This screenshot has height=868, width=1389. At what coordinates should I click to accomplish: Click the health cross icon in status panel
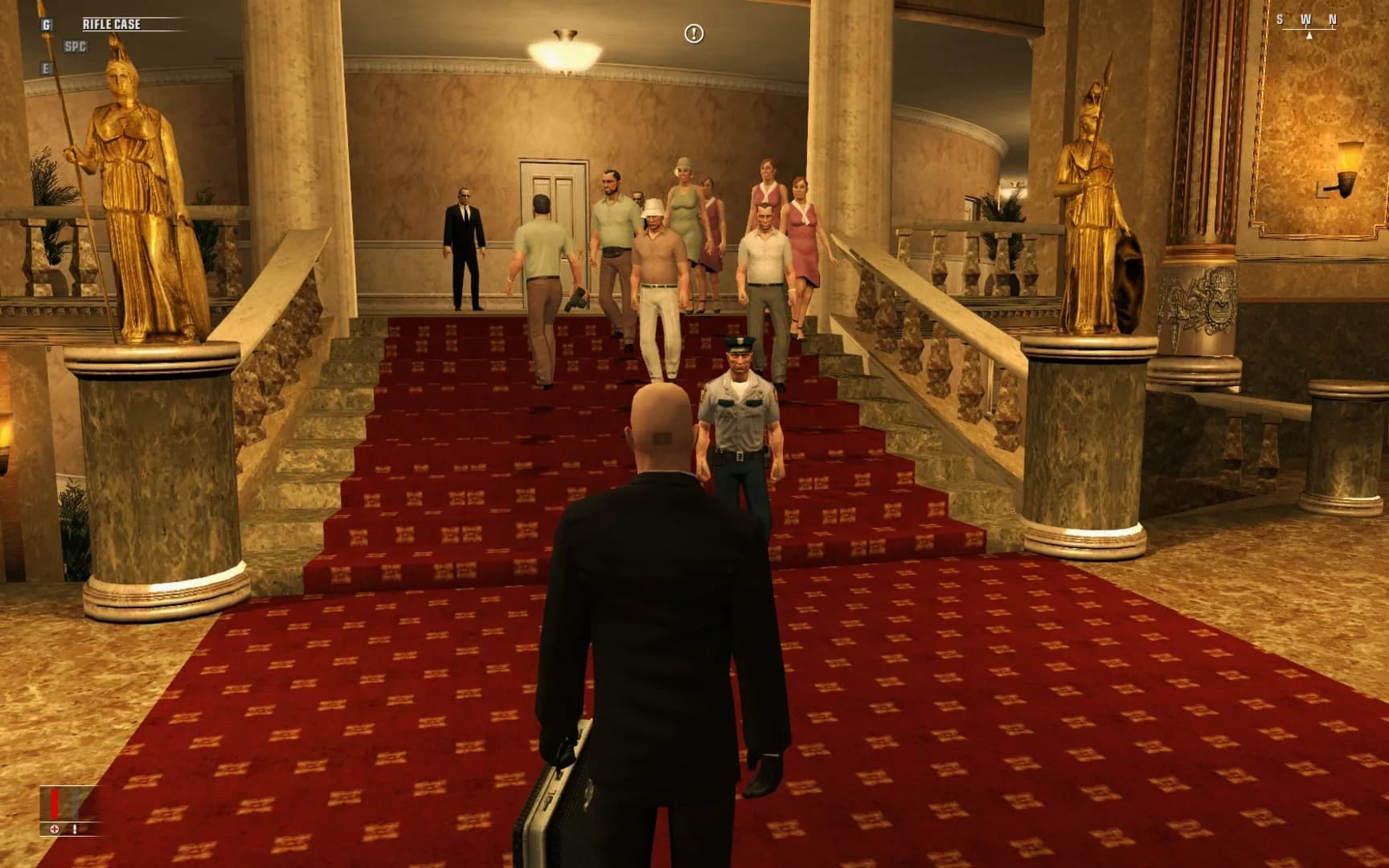pyautogui.click(x=55, y=829)
